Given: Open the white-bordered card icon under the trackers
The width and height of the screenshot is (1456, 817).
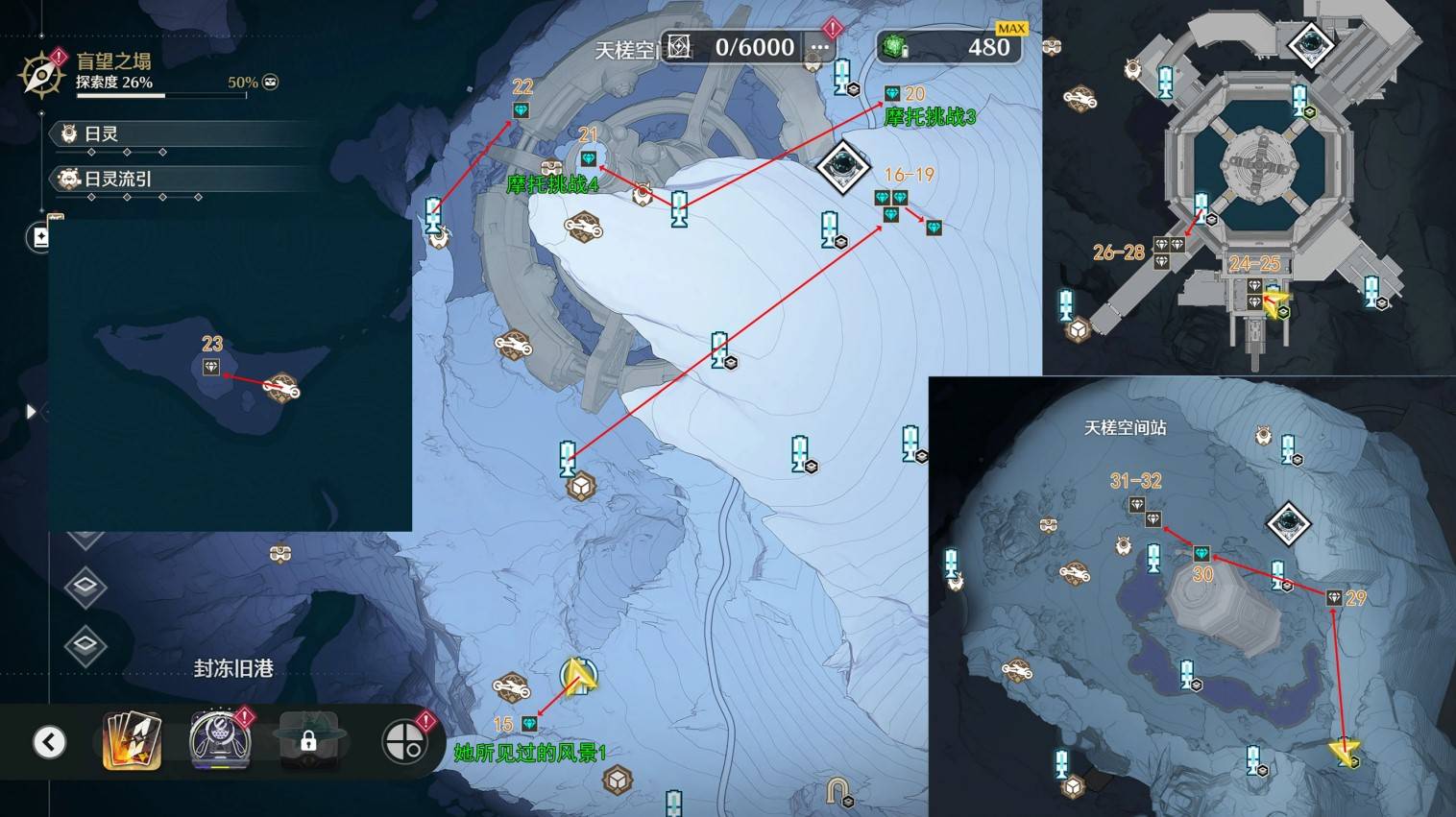Looking at the screenshot, I should (x=41, y=236).
